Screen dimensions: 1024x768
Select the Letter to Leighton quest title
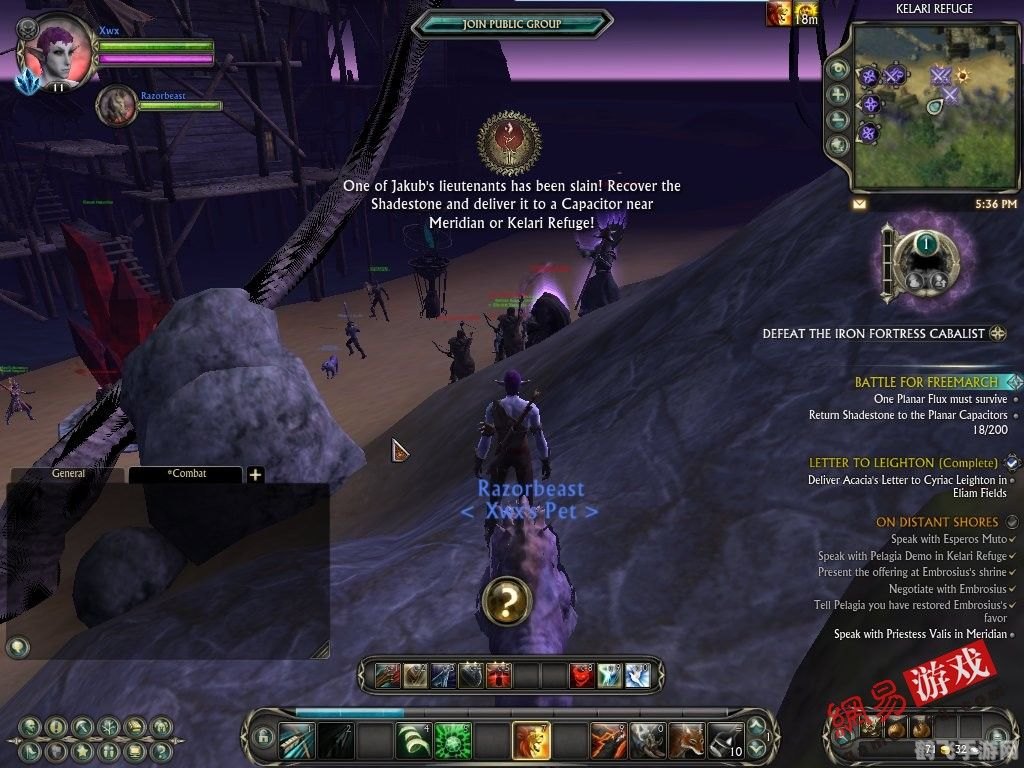903,463
